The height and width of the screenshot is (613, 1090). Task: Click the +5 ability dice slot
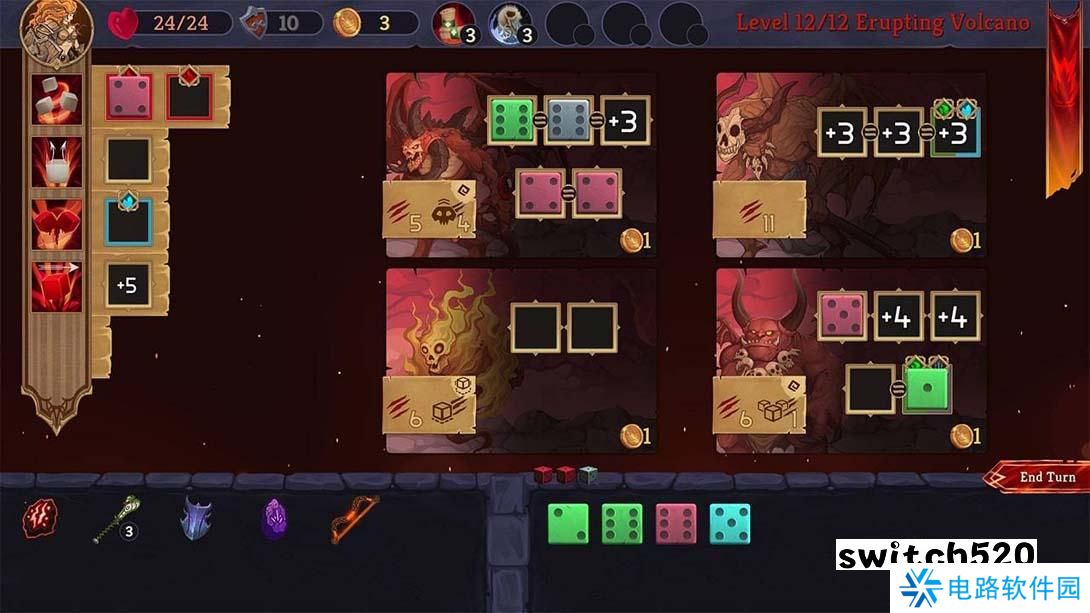(128, 287)
